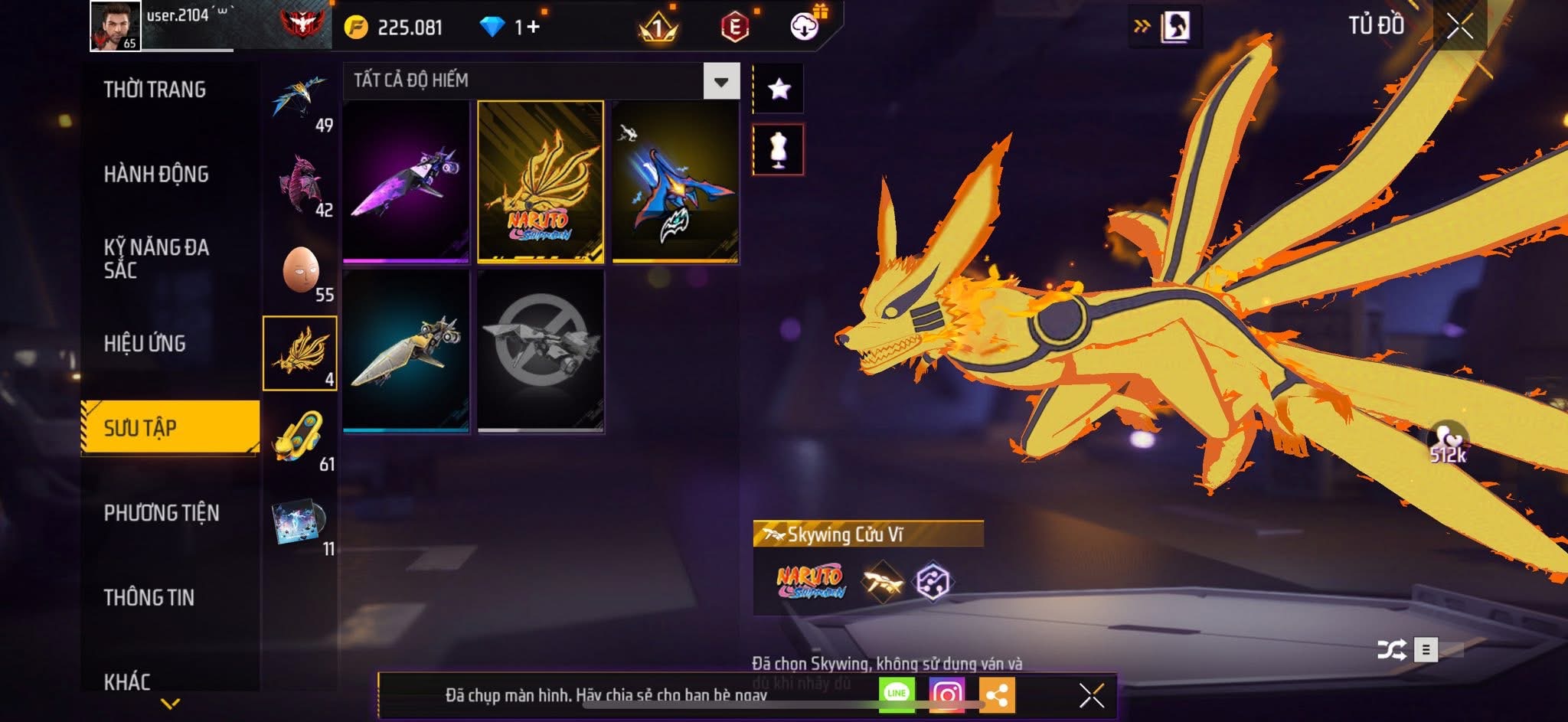This screenshot has height=722, width=1568.
Task: Select the purple skywing item tile
Action: coord(406,182)
